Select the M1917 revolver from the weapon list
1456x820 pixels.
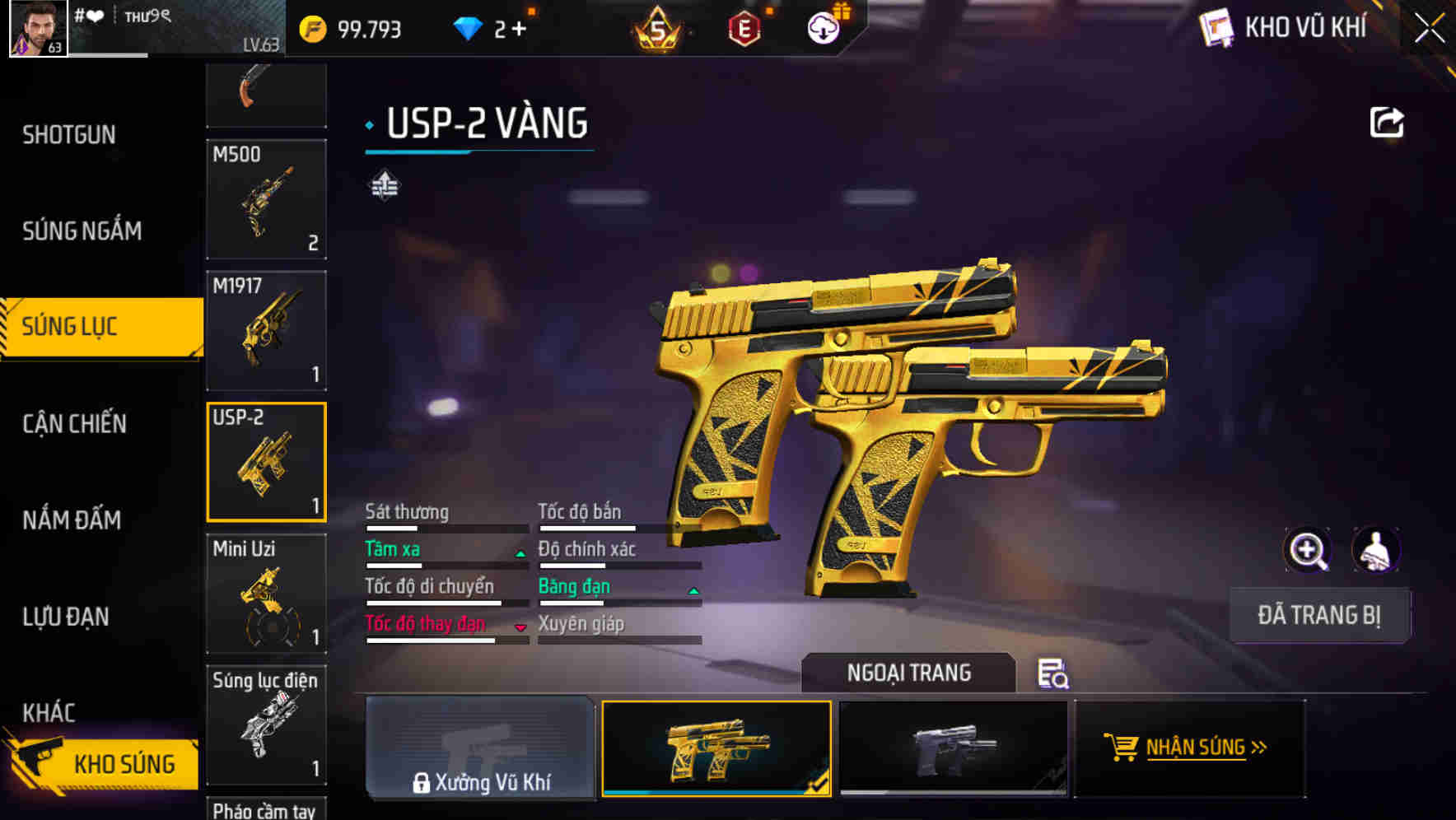tap(265, 329)
